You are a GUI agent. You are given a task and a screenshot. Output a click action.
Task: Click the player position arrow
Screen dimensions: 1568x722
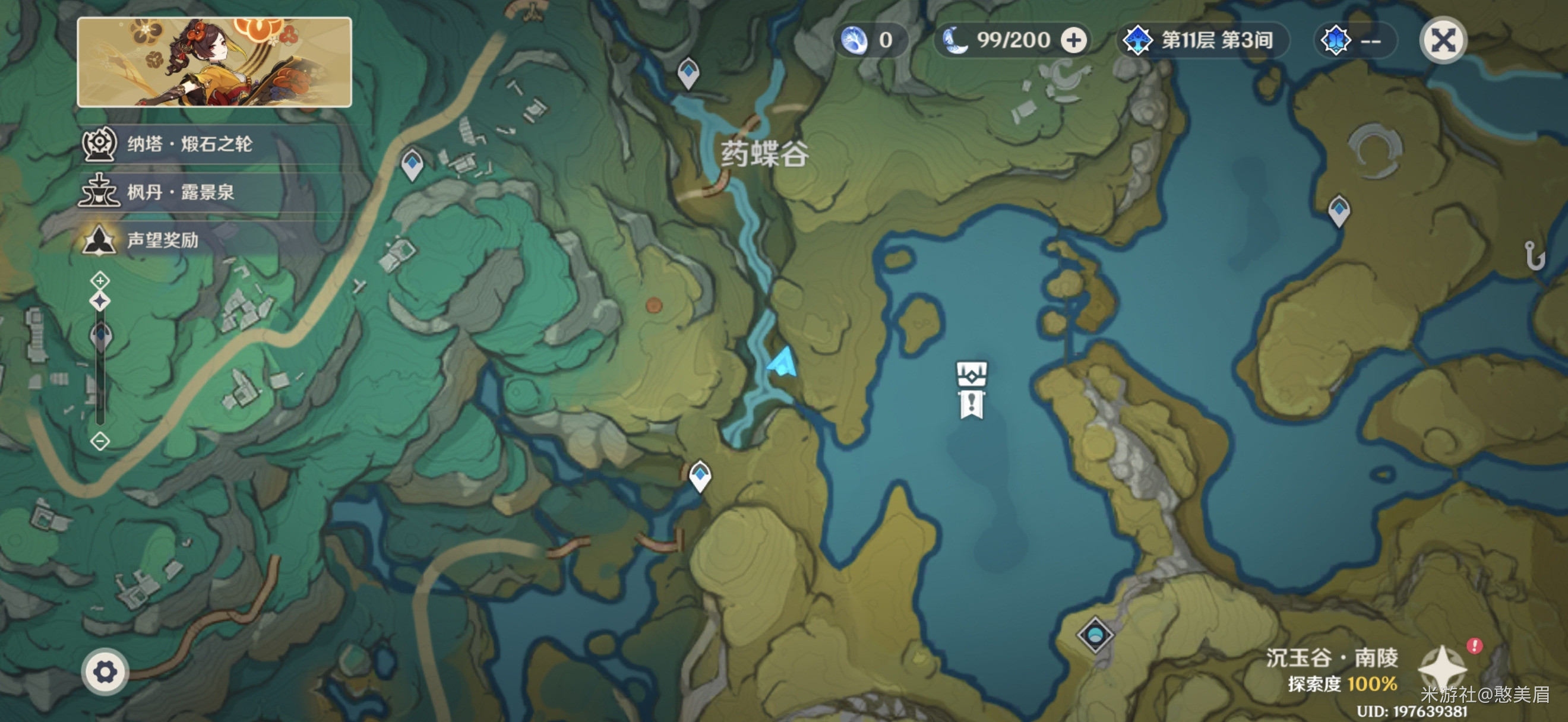coord(783,363)
